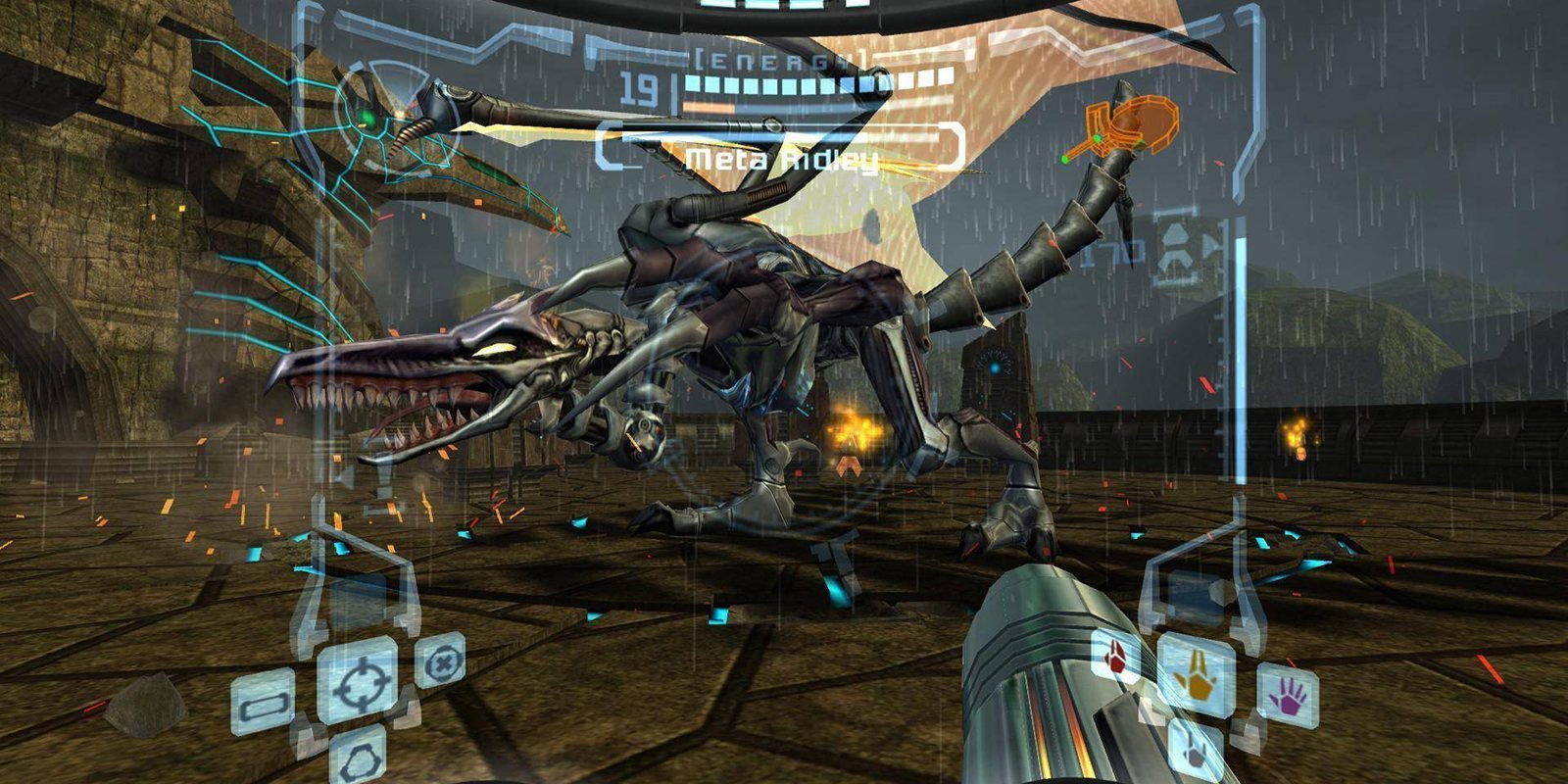Select the orange Wave Beam hand icon
Viewport: 1568px width, 784px height.
[x=1196, y=680]
